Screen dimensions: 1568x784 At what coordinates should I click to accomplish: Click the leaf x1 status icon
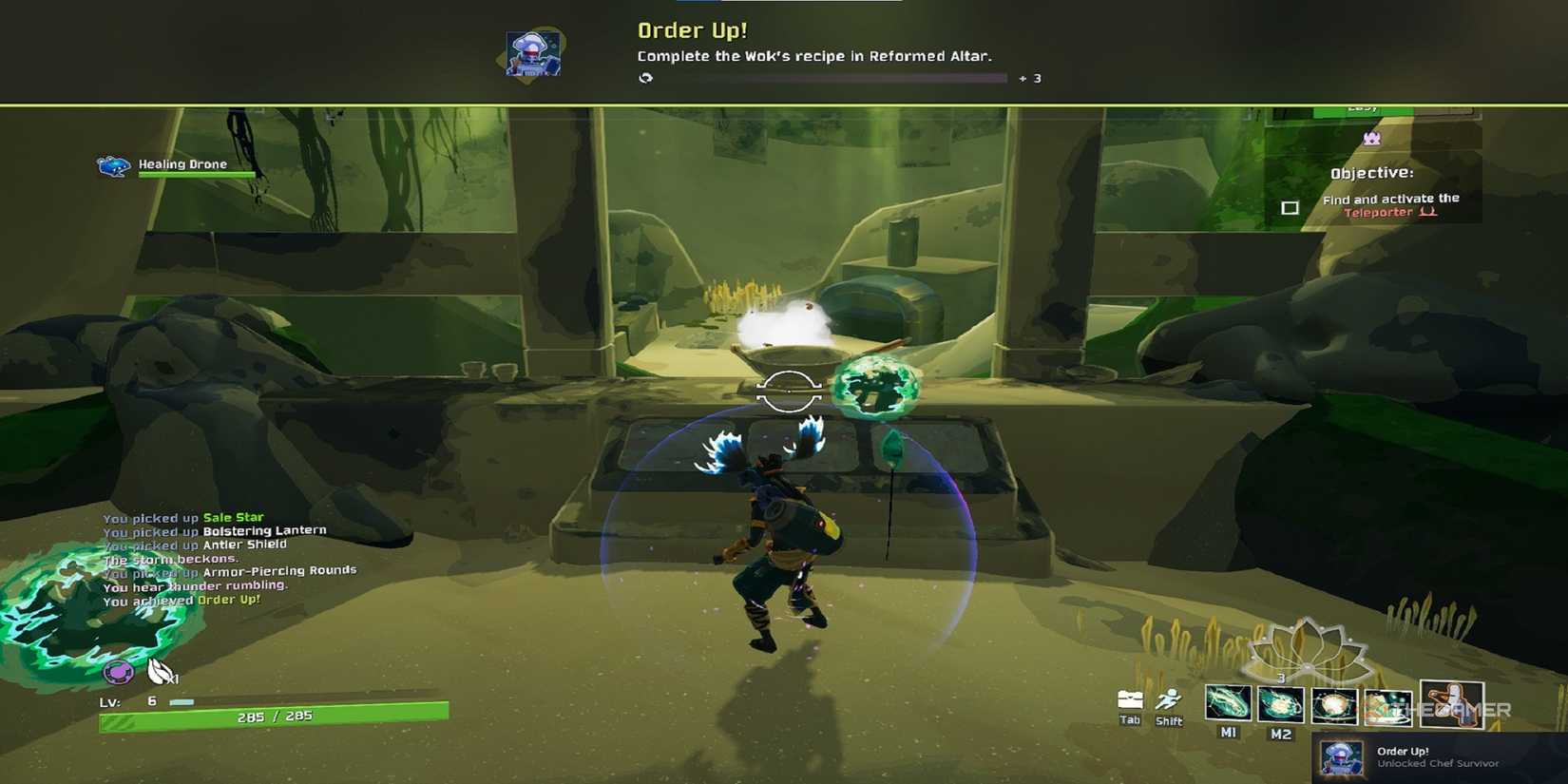tap(157, 672)
